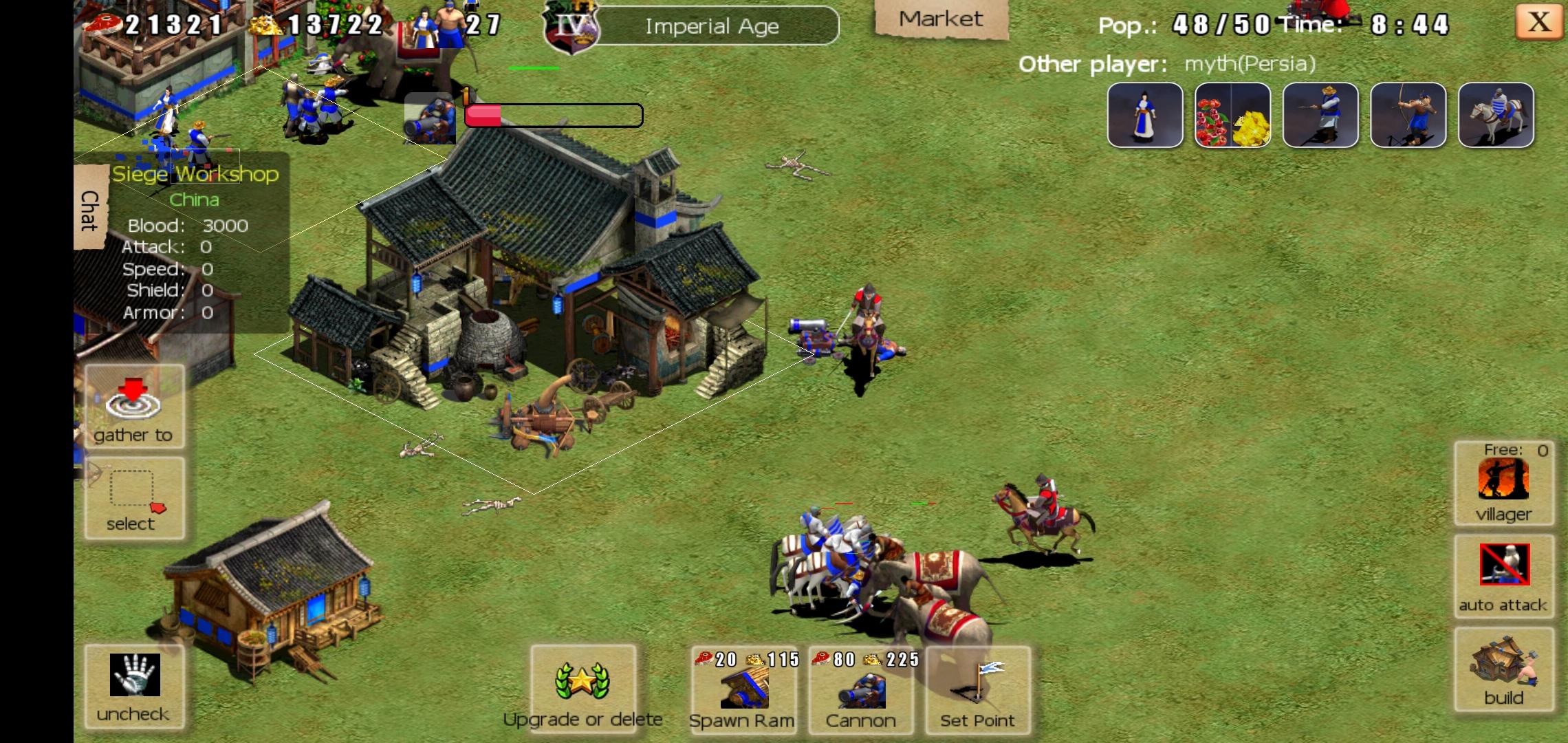Image resolution: width=1568 pixels, height=743 pixels.
Task: Open the Market panel
Action: click(941, 20)
